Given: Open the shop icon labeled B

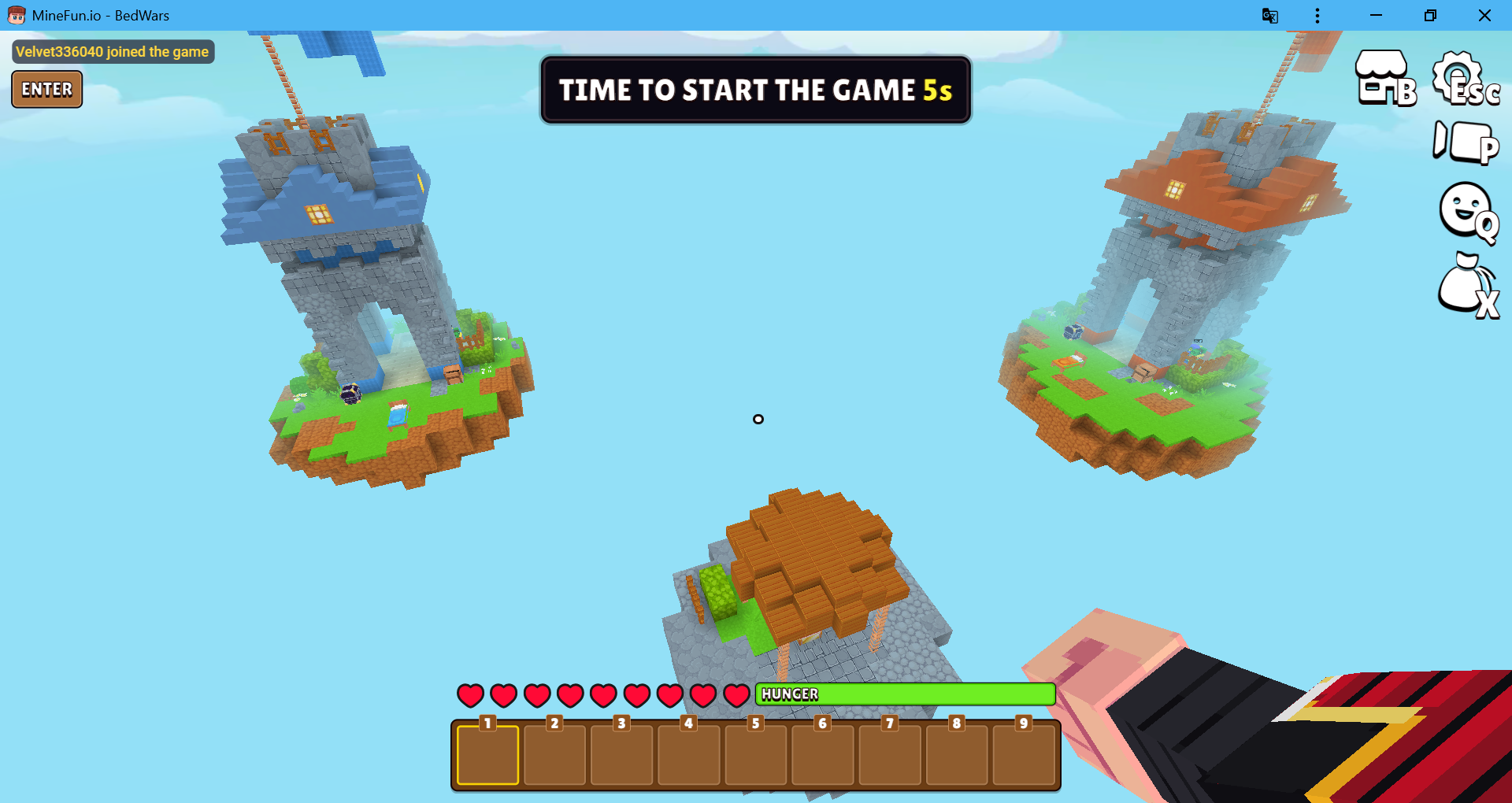Looking at the screenshot, I should 1384,79.
